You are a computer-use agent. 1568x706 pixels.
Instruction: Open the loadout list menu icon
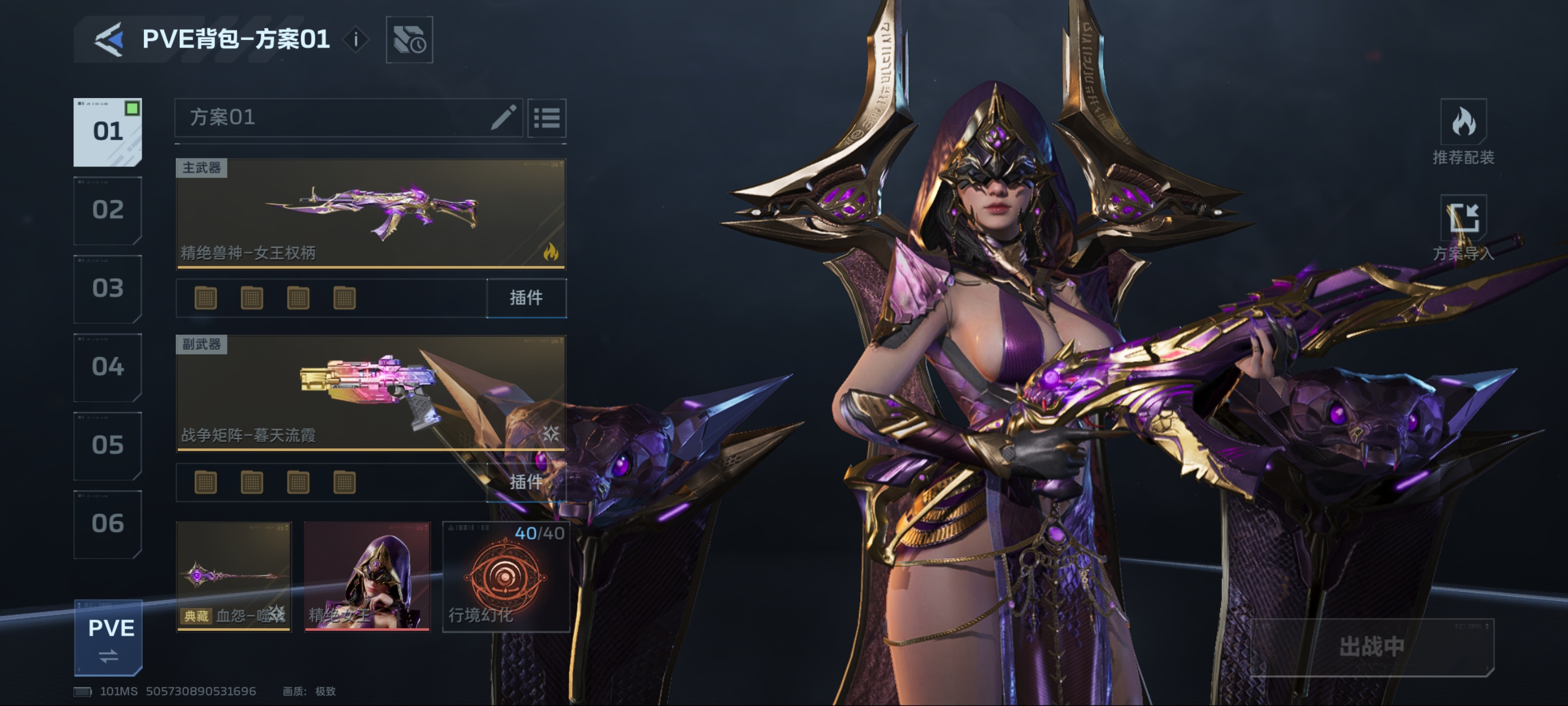(x=546, y=118)
